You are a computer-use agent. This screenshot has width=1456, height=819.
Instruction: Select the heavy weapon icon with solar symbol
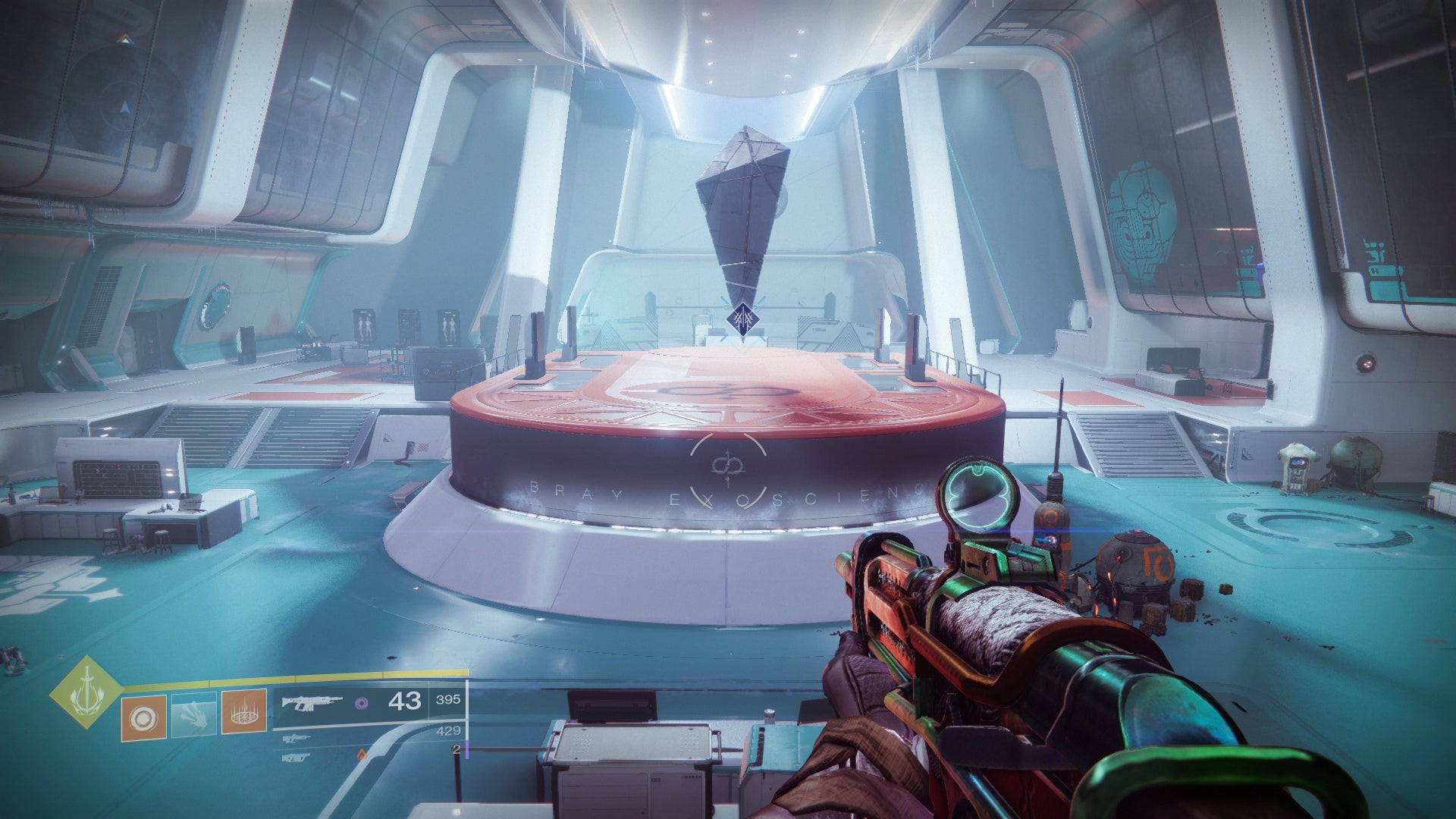pos(296,758)
